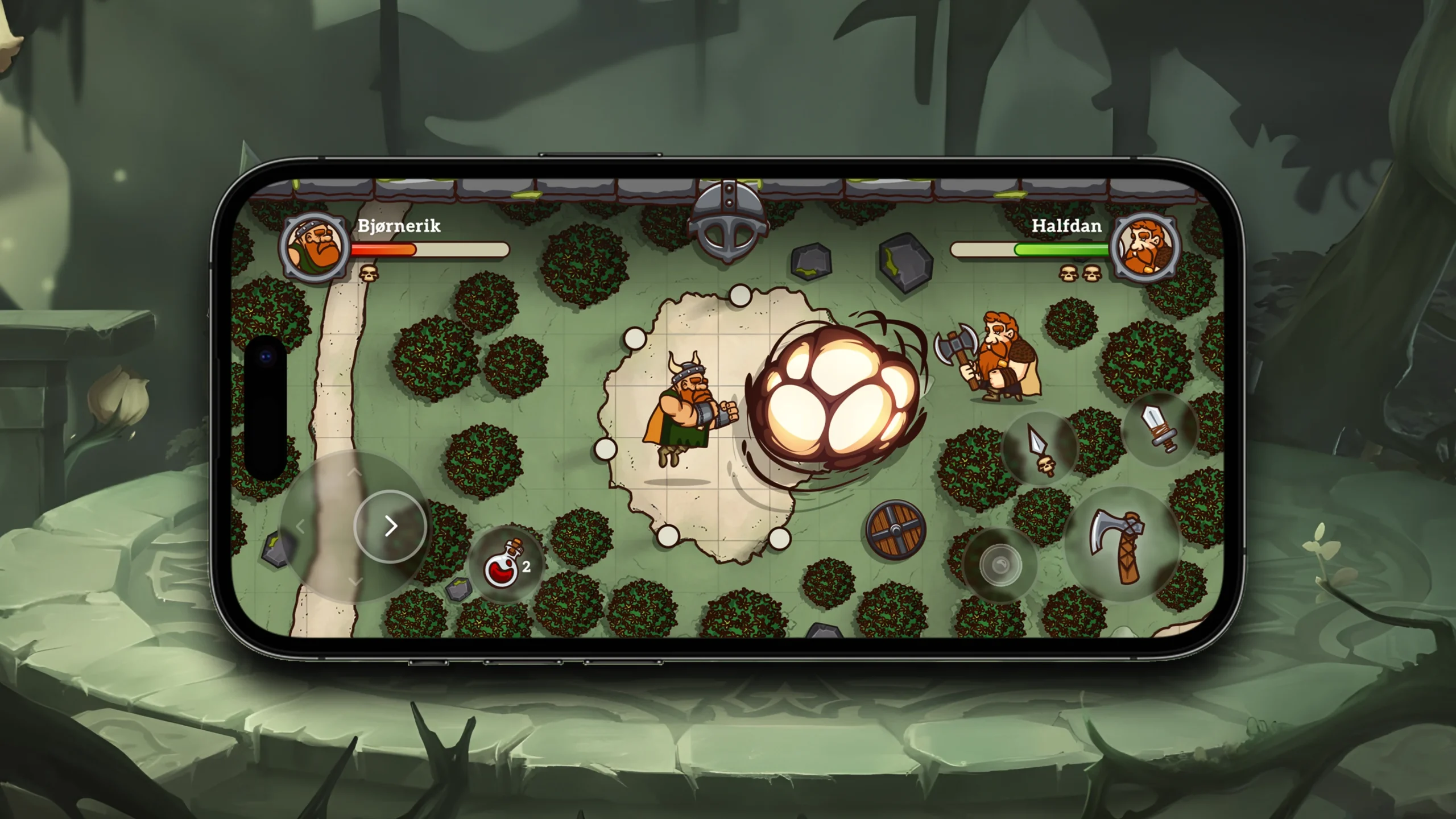Screen dimensions: 1456x819
Task: Move right with the joystick arrow
Action: pyautogui.click(x=390, y=526)
